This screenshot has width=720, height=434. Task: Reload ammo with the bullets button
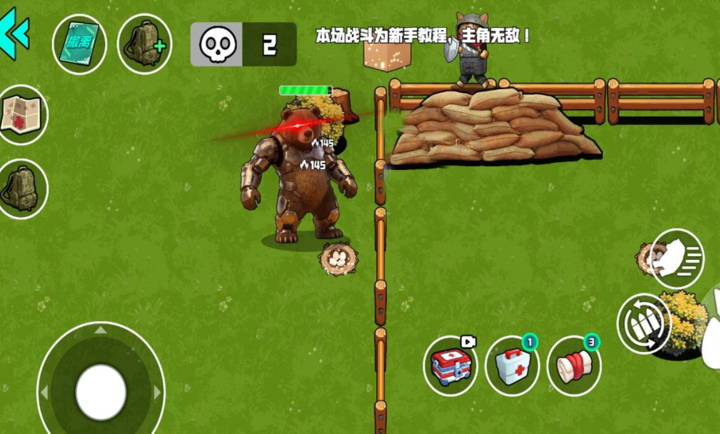643,323
